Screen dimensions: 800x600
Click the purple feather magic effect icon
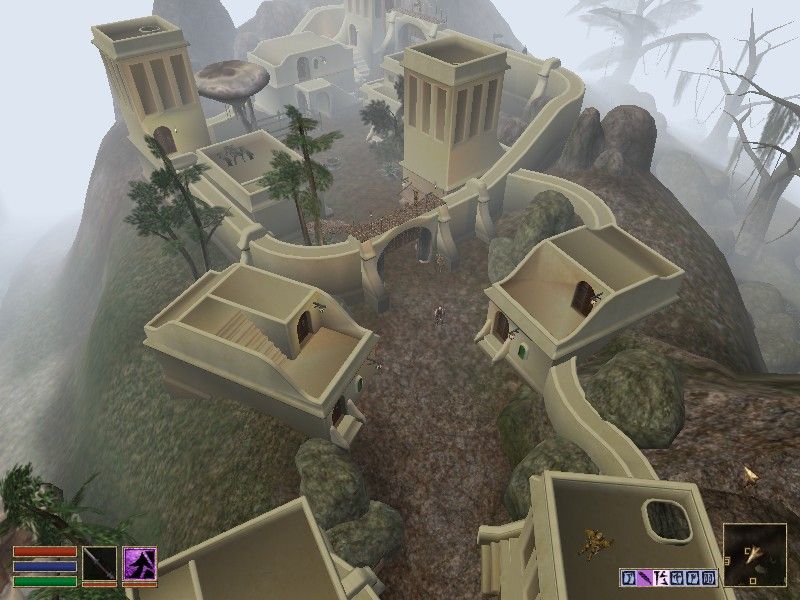coord(646,577)
